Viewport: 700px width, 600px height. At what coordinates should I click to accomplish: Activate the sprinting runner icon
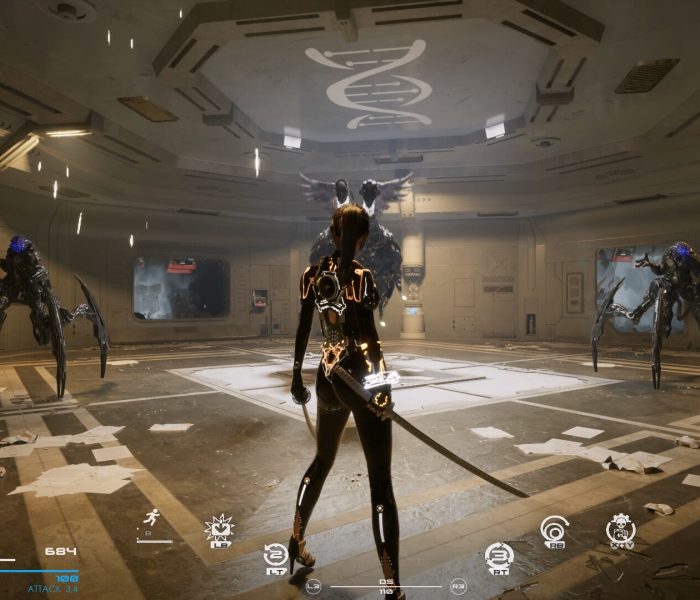tap(152, 518)
